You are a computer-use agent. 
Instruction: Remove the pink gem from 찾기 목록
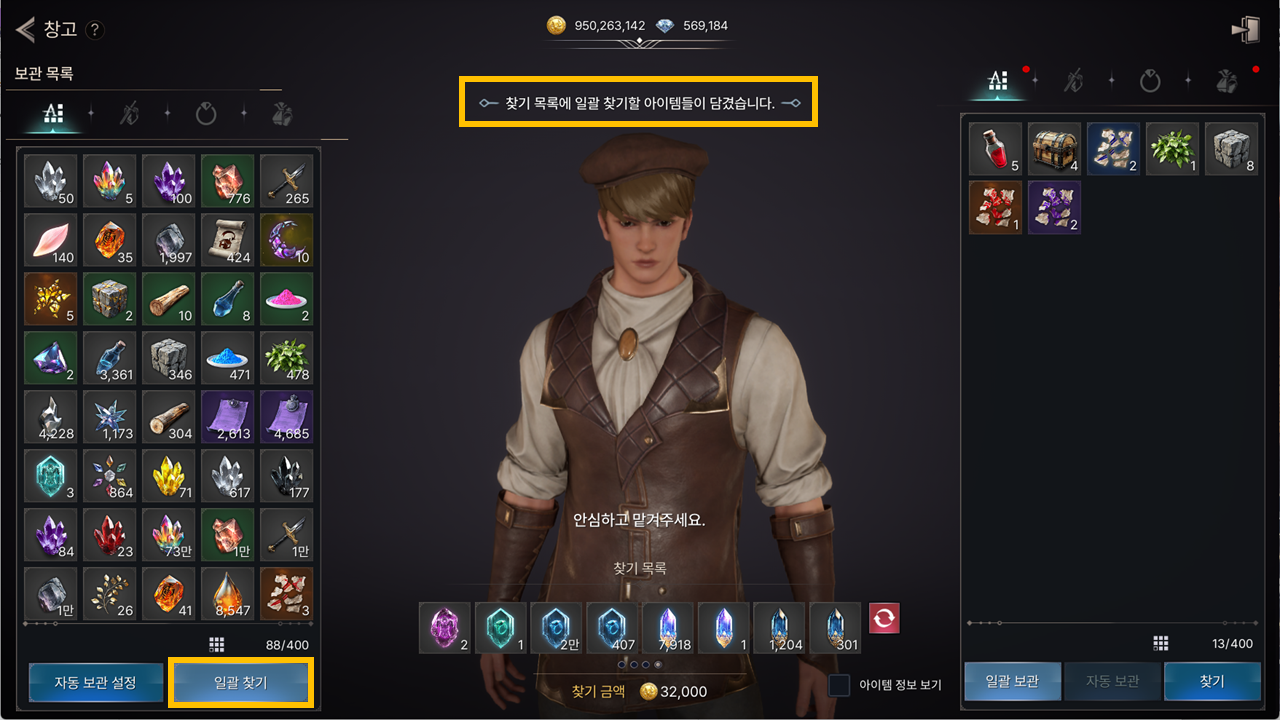pyautogui.click(x=444, y=628)
